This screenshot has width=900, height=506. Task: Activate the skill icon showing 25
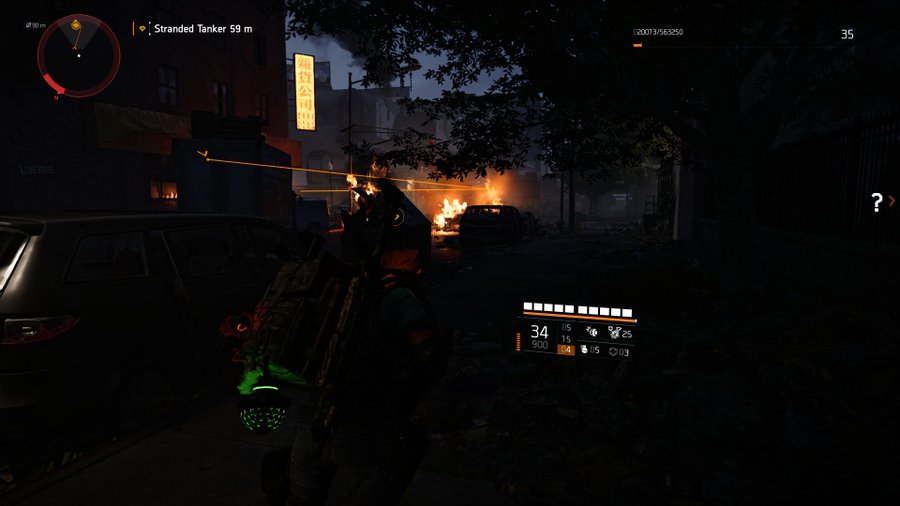click(x=614, y=332)
